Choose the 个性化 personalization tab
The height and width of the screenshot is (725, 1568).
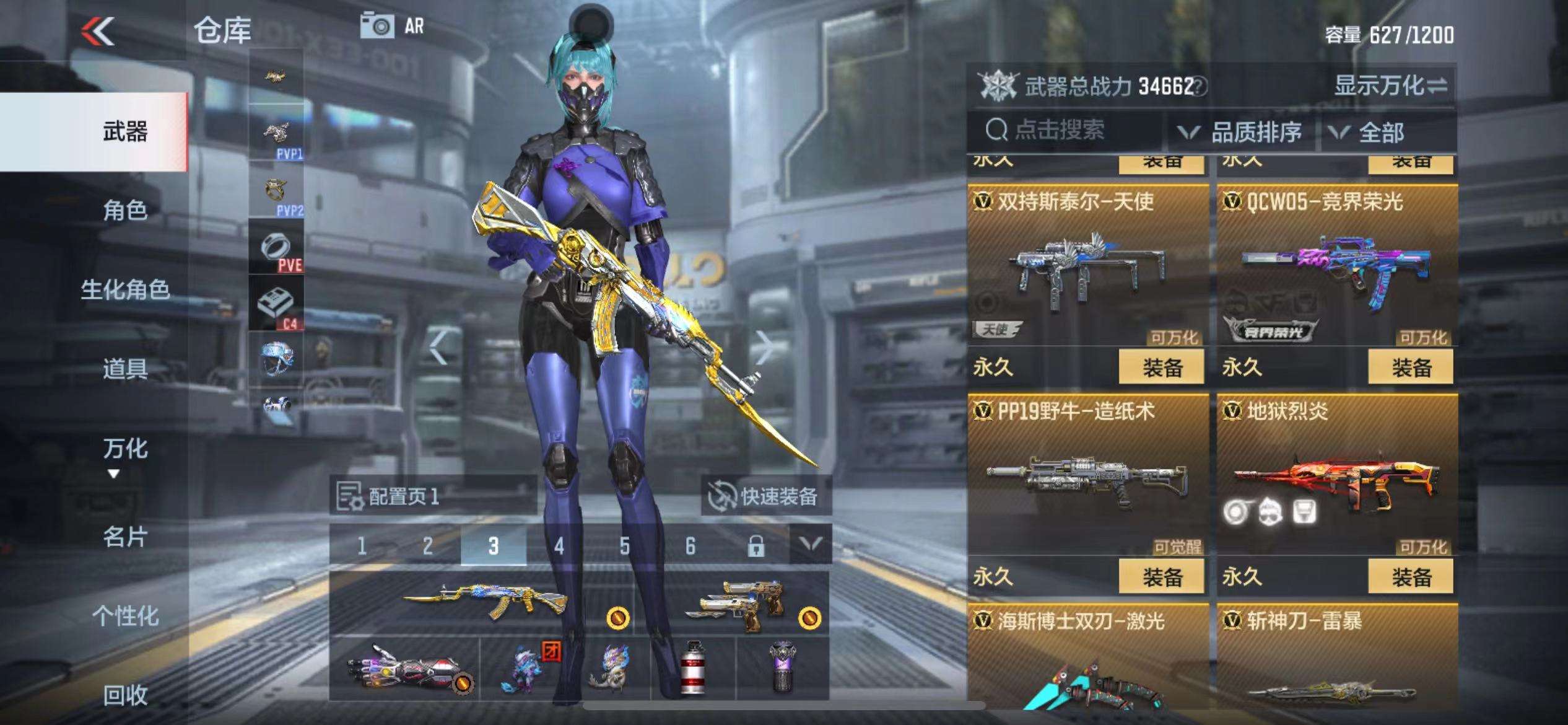[x=124, y=616]
